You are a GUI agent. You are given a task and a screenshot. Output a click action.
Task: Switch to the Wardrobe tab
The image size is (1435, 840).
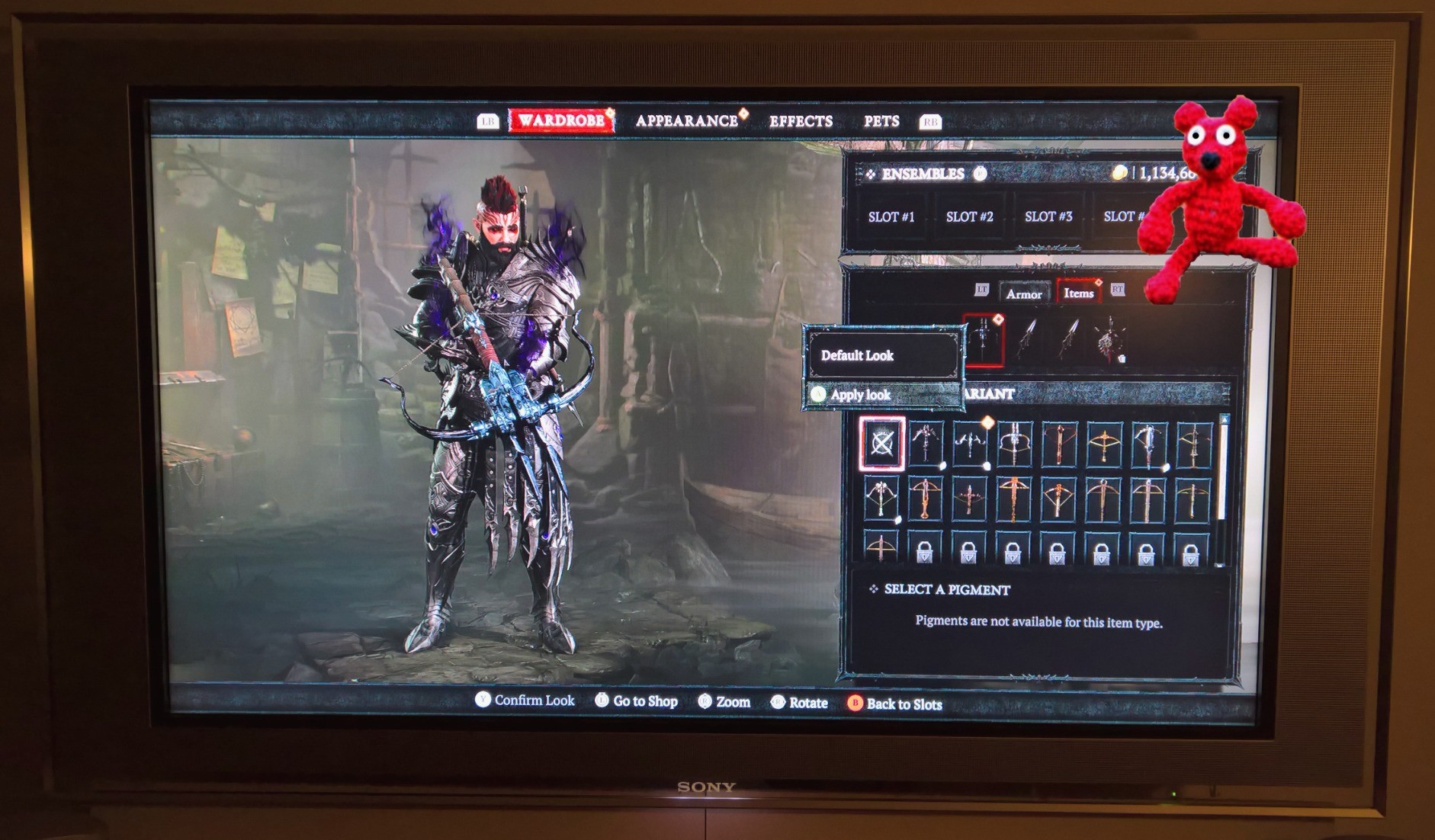(x=562, y=120)
